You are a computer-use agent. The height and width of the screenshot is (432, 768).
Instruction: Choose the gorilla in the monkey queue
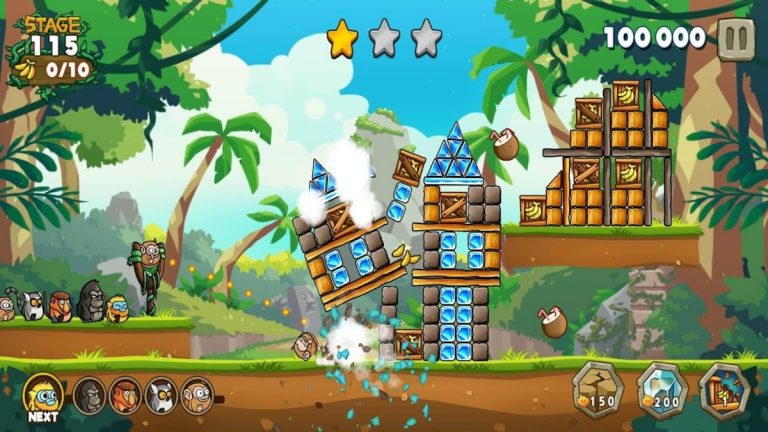[x=89, y=395]
